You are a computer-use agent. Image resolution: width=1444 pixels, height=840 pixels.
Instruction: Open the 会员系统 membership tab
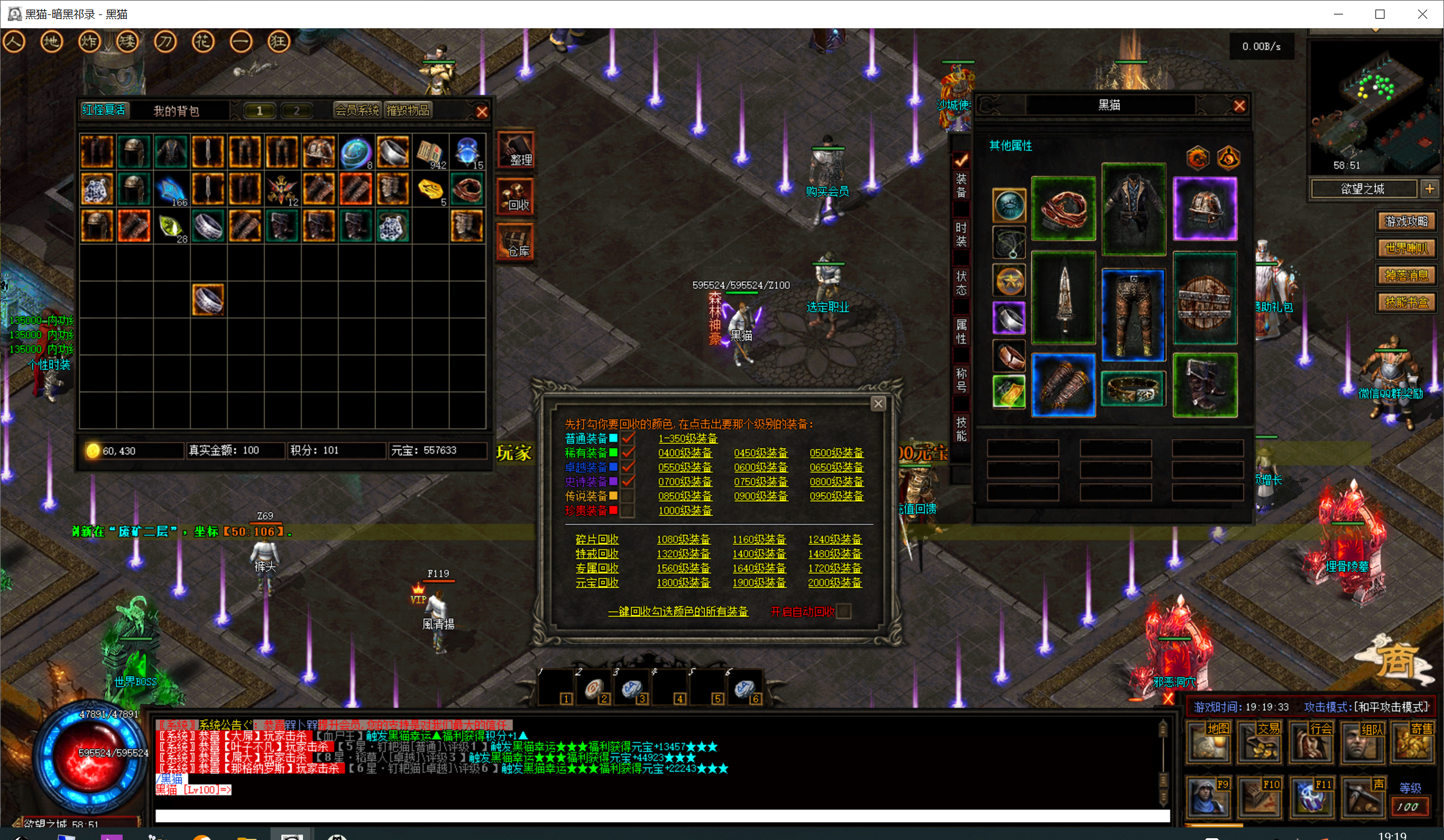tap(357, 111)
